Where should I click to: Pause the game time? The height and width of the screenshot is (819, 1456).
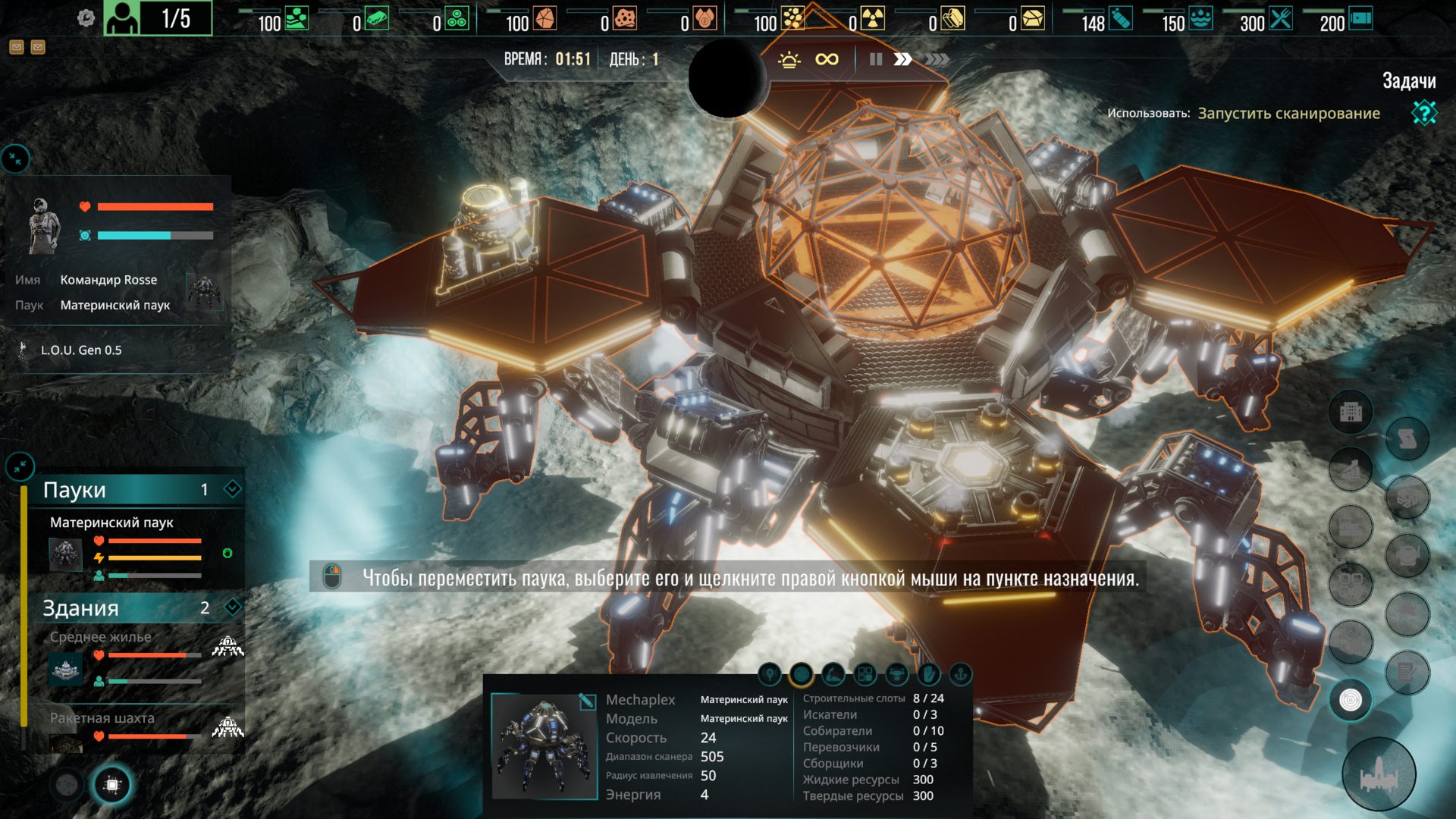point(876,59)
